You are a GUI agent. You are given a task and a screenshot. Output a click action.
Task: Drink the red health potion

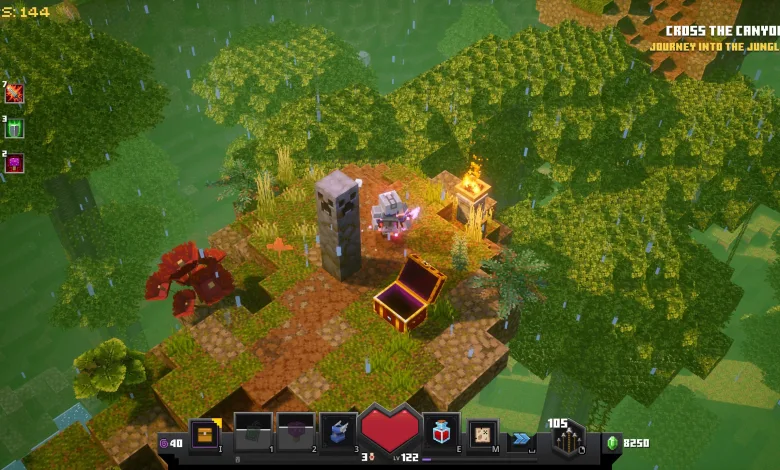441,430
